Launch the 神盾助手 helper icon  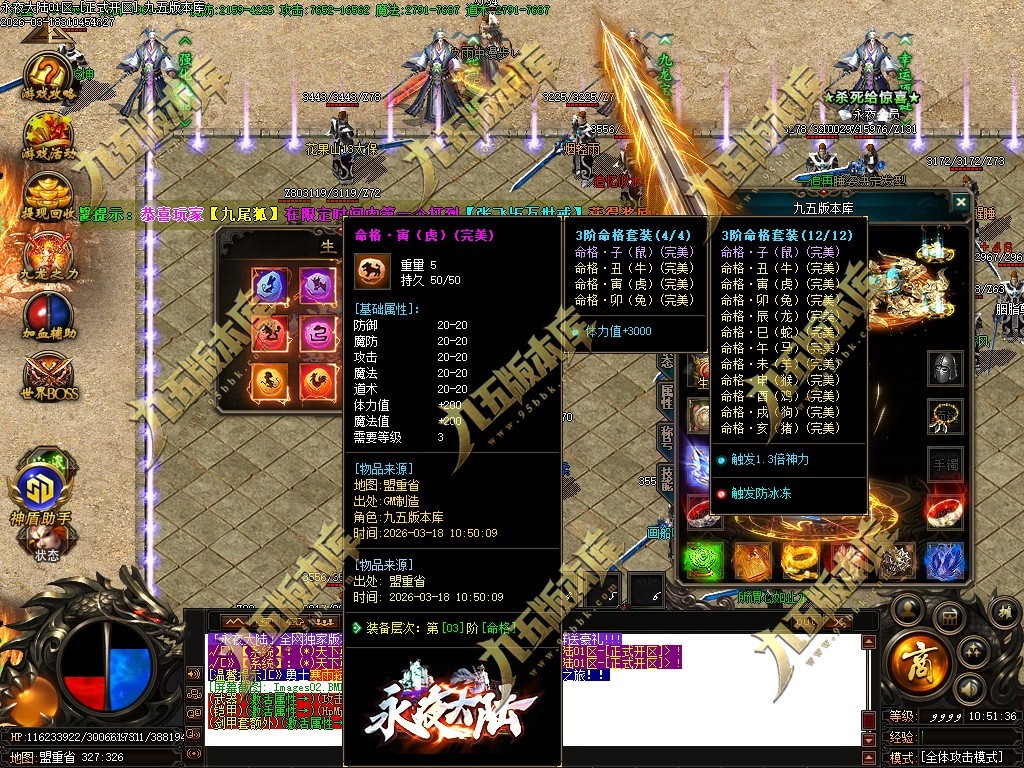[42, 491]
